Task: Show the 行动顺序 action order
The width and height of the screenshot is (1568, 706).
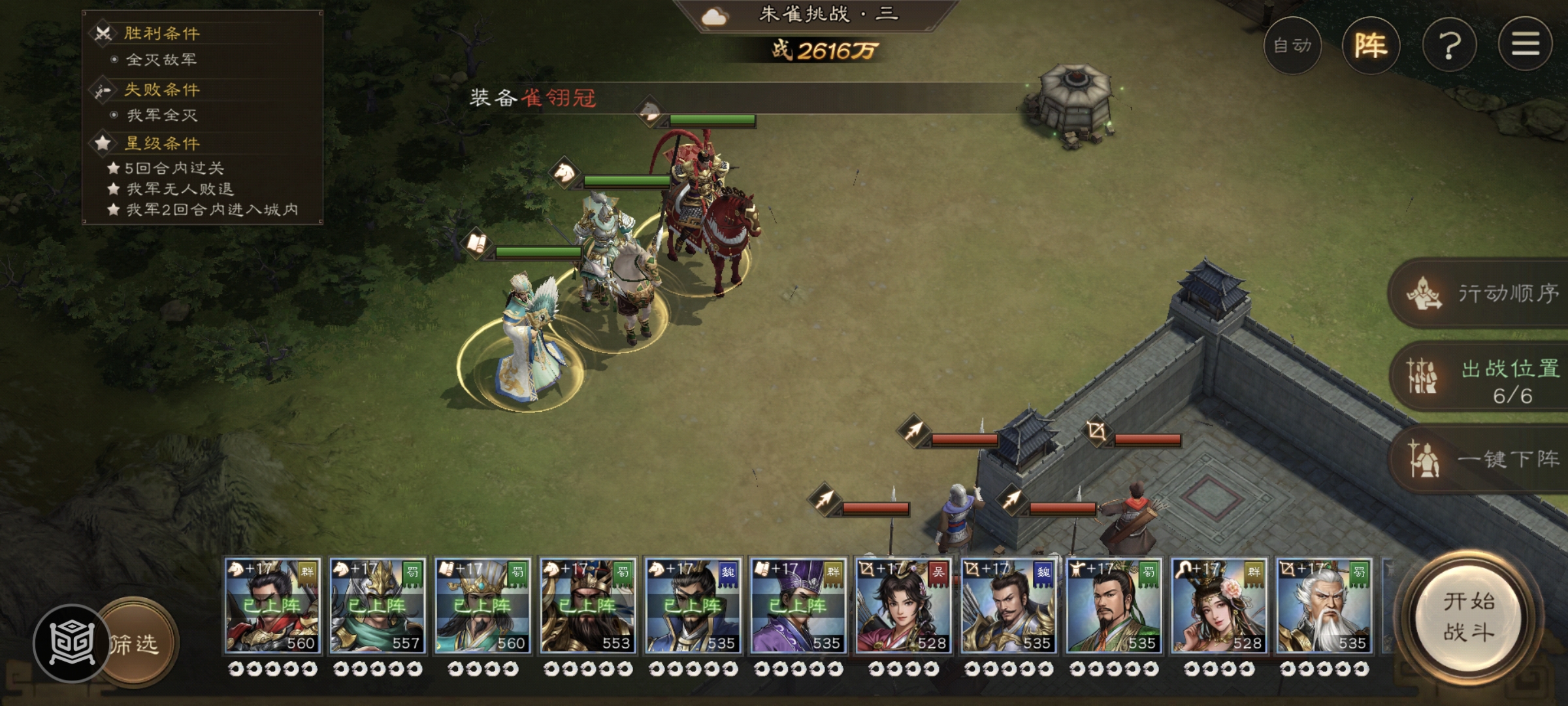Action: click(1483, 294)
